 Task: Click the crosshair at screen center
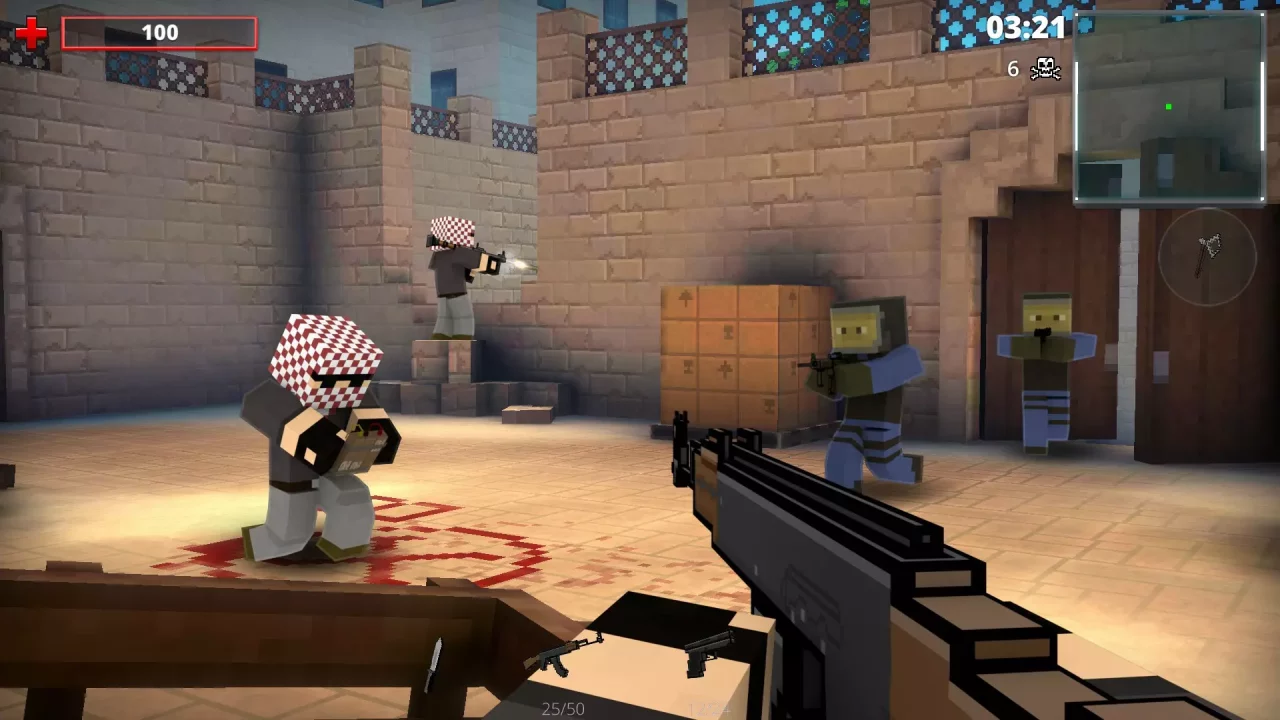(x=640, y=360)
